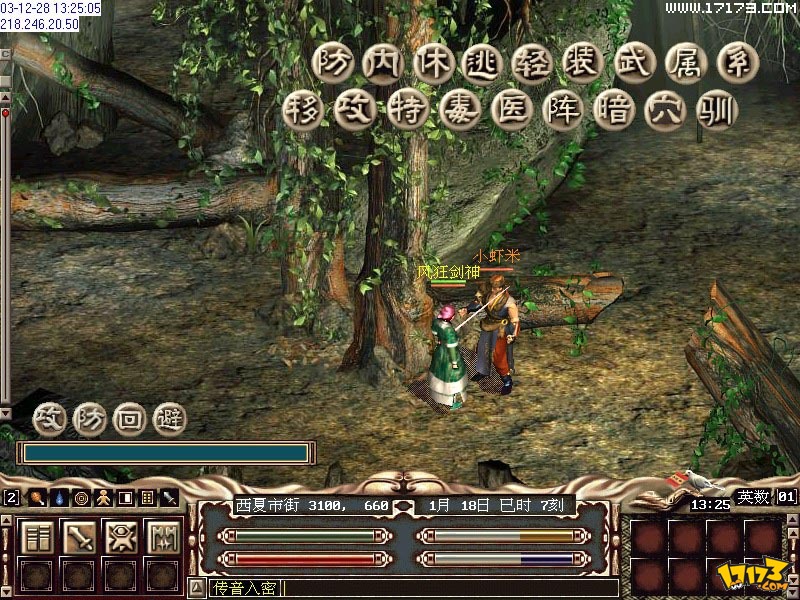Image resolution: width=800 pixels, height=600 pixels.
Task: Open the scroll book action slot
Action: pos(38,537)
